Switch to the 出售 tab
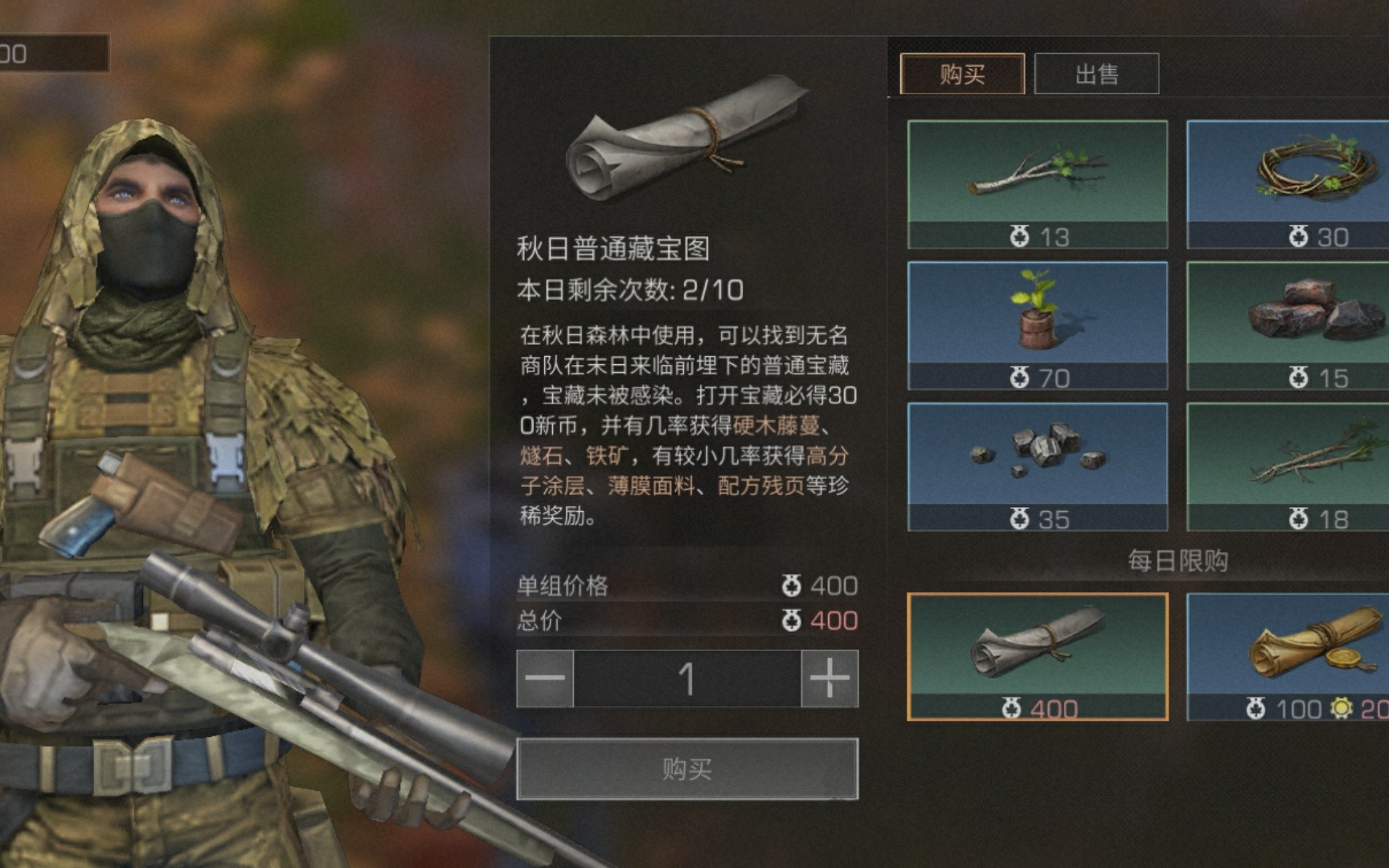This screenshot has width=1389, height=868. coord(1096,74)
